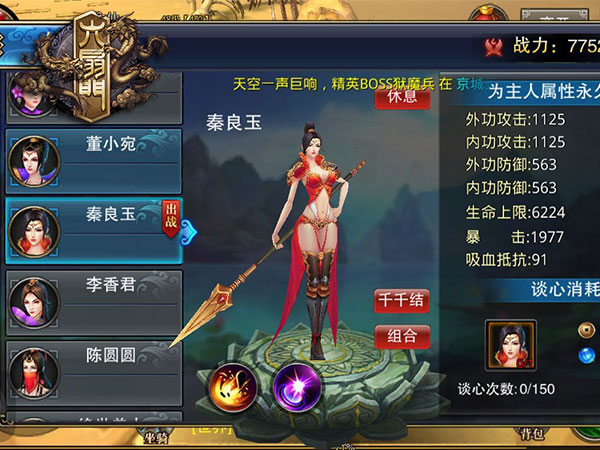Image resolution: width=600 pixels, height=450 pixels.
Task: Open the 组合 combination button
Action: [402, 336]
